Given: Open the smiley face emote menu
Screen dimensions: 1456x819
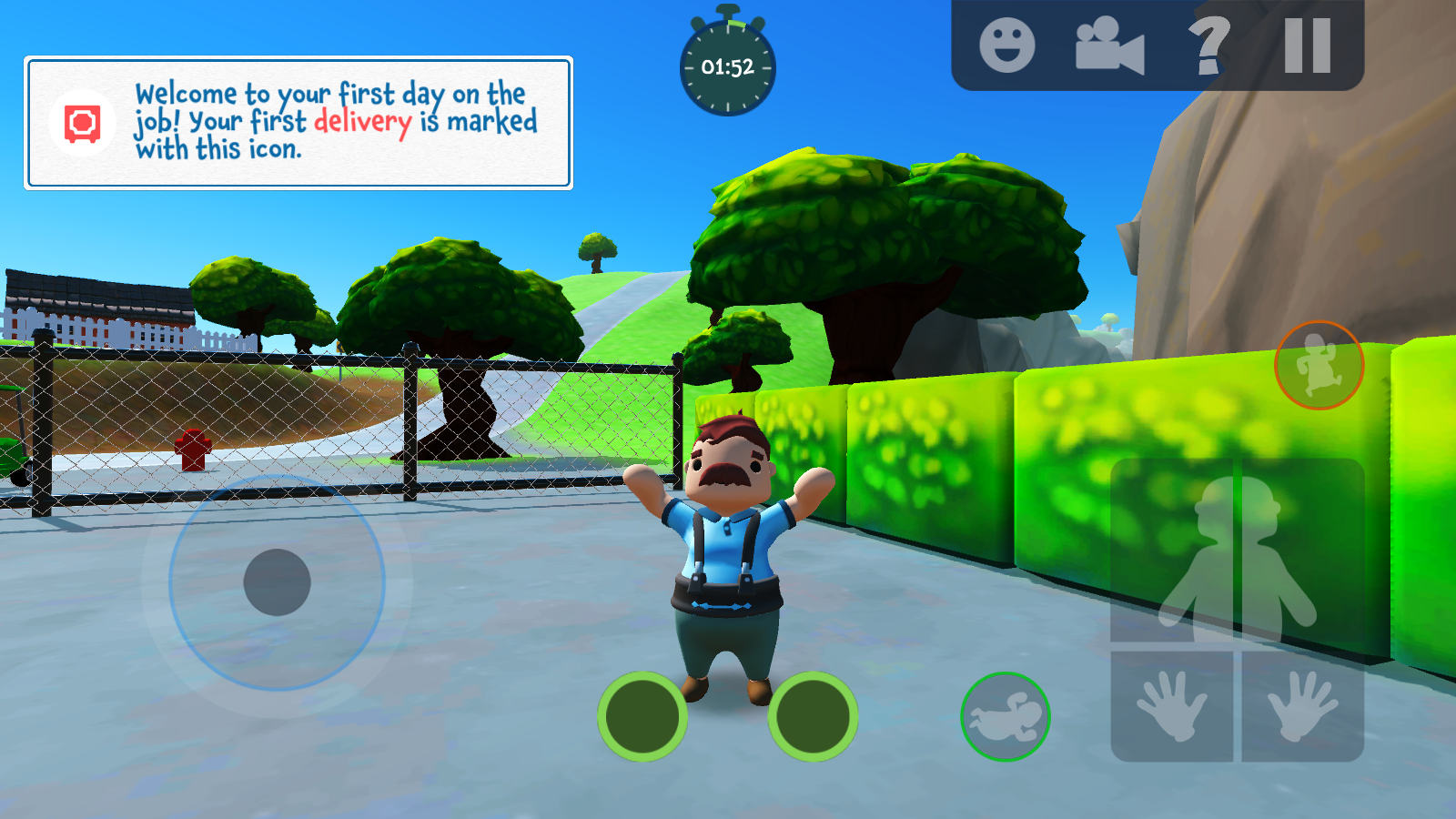Looking at the screenshot, I should [1006, 45].
